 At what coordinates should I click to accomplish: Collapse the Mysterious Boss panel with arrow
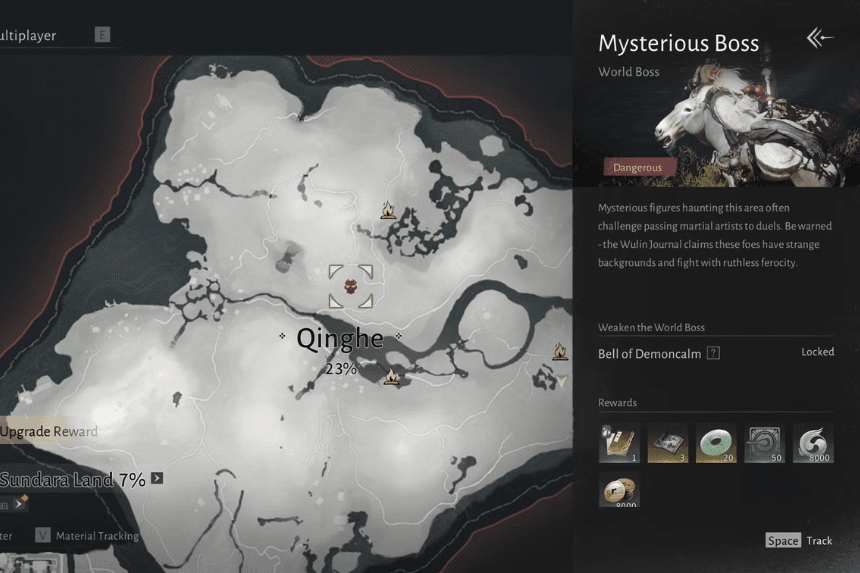tap(819, 39)
